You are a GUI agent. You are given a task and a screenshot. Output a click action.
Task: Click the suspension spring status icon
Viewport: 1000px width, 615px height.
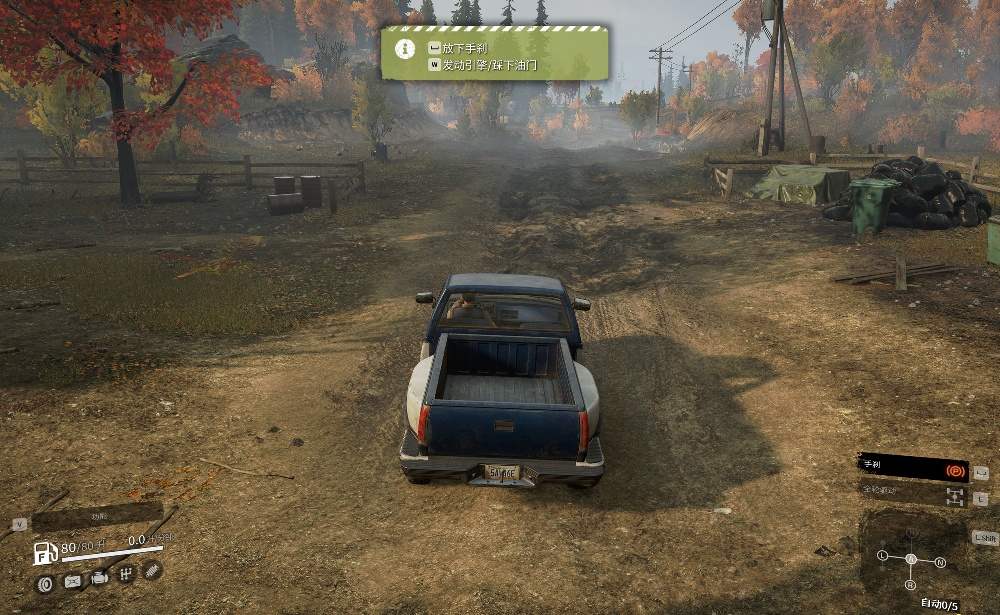pos(152,570)
